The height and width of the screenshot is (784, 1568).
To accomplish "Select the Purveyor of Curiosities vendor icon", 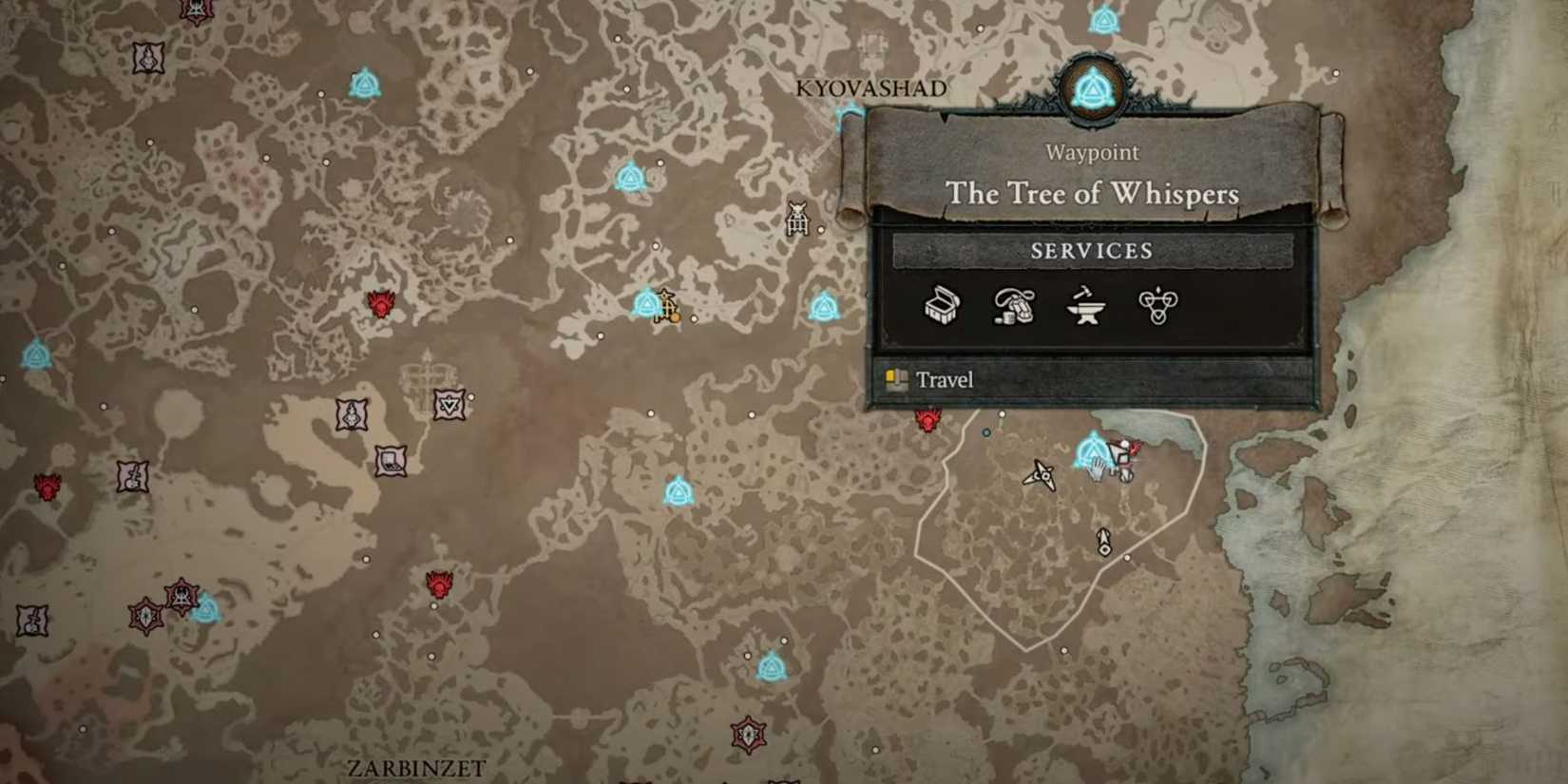I will (x=1013, y=307).
